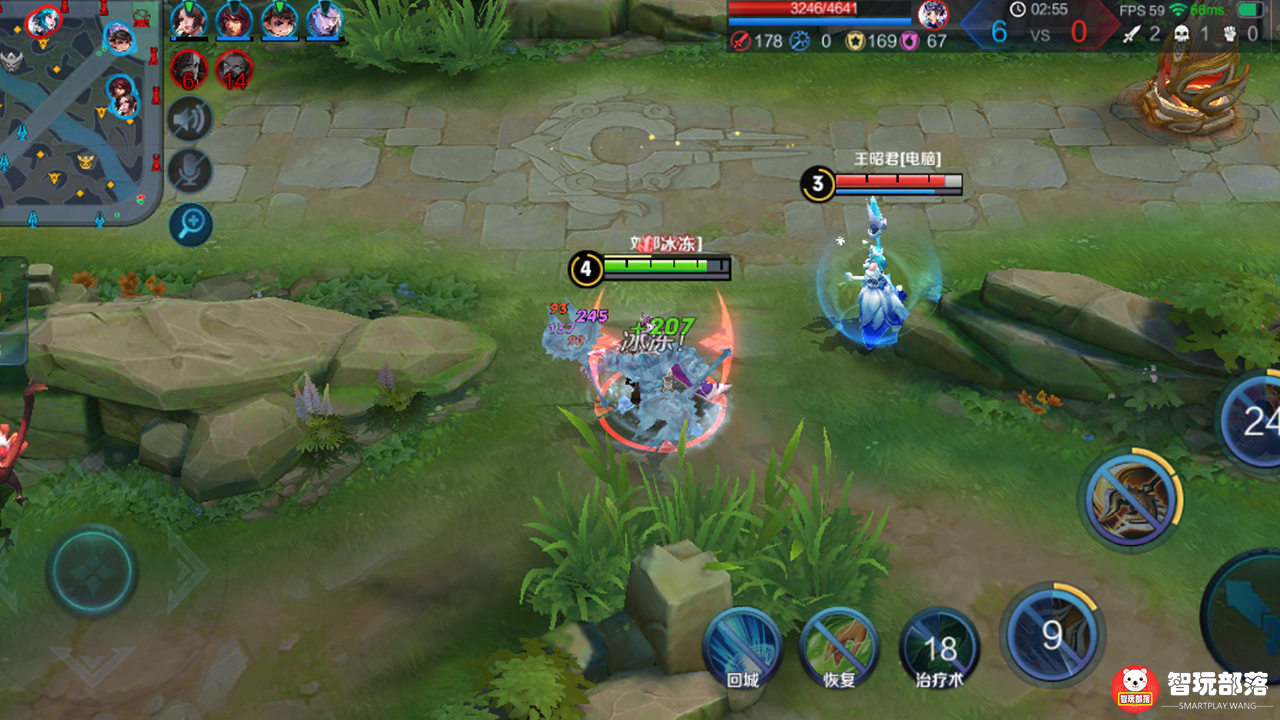This screenshot has width=1280, height=720.
Task: Toggle the microphone voice chat button
Action: point(190,171)
